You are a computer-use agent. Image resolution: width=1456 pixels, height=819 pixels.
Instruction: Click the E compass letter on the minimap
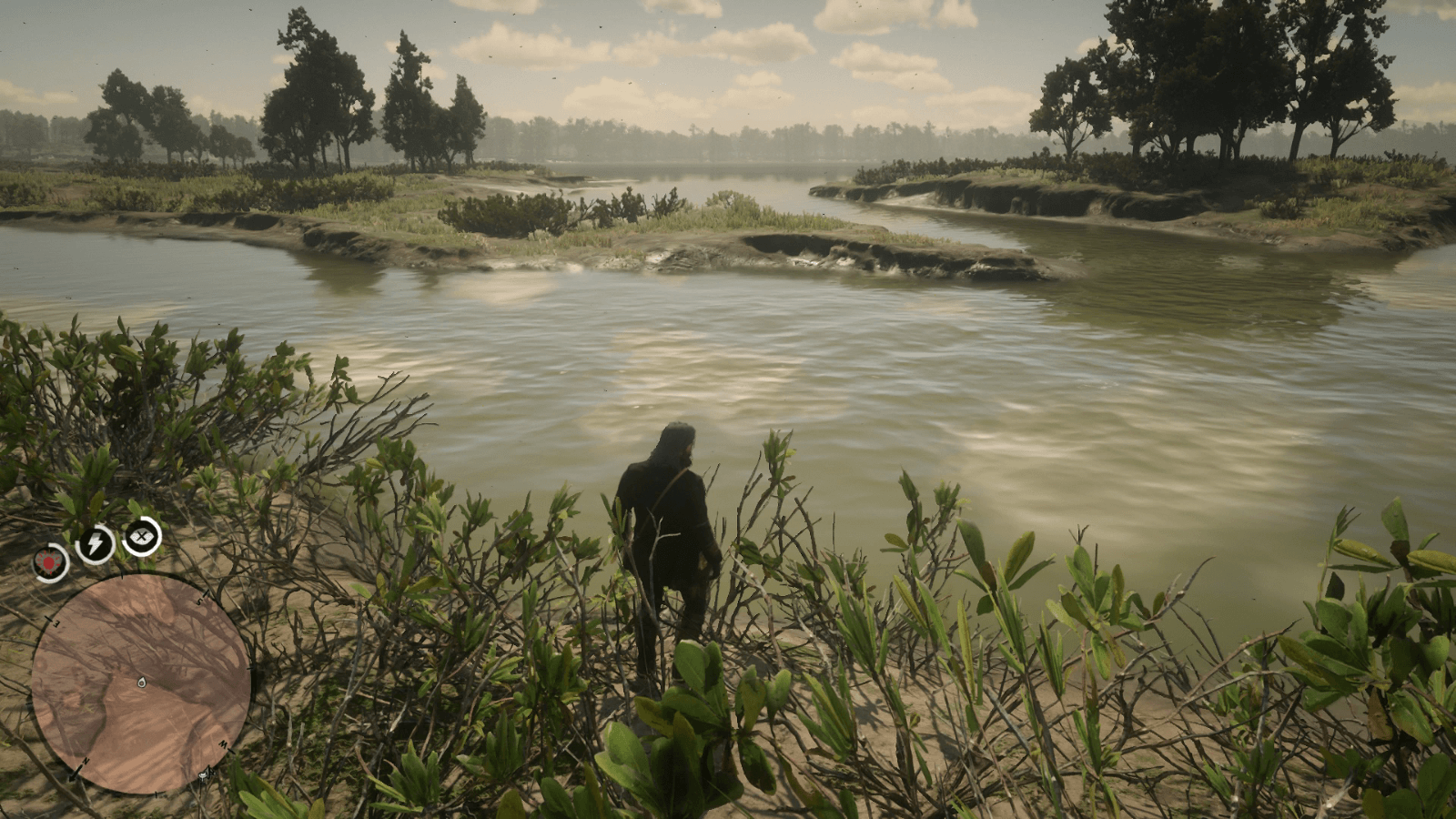pos(56,623)
